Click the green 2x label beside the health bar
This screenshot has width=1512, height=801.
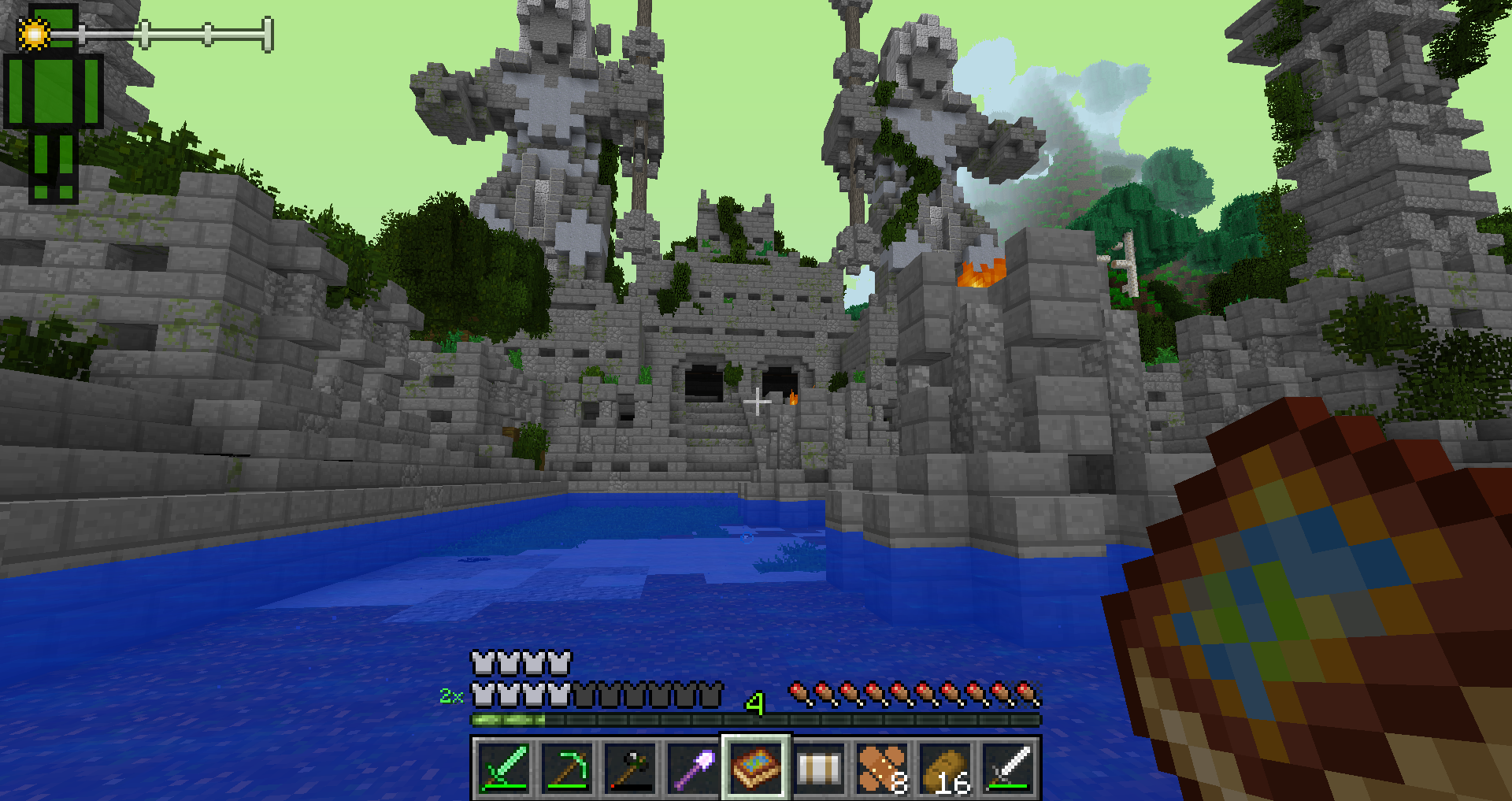(x=450, y=695)
